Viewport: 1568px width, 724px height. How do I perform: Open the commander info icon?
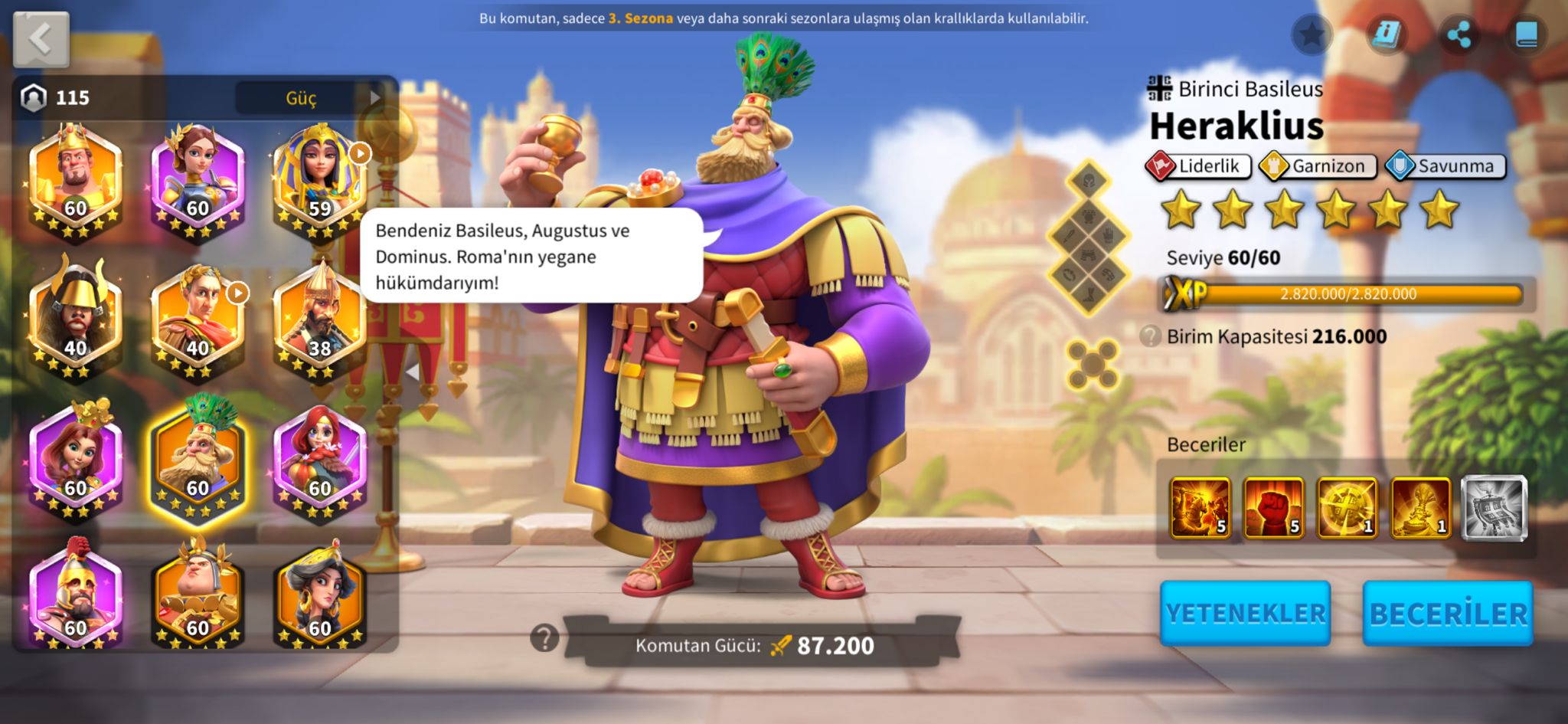1386,34
